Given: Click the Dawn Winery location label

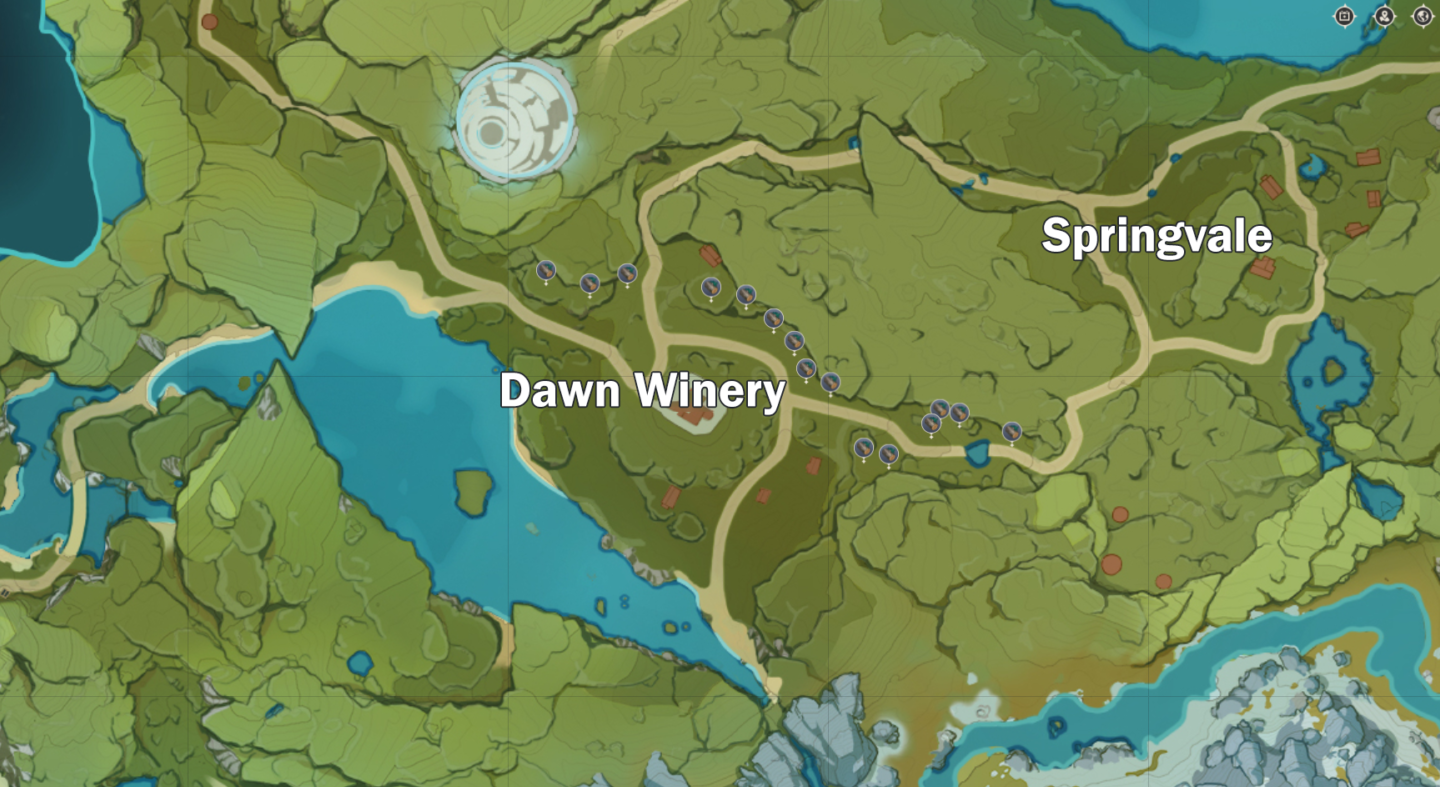Looking at the screenshot, I should (x=645, y=391).
